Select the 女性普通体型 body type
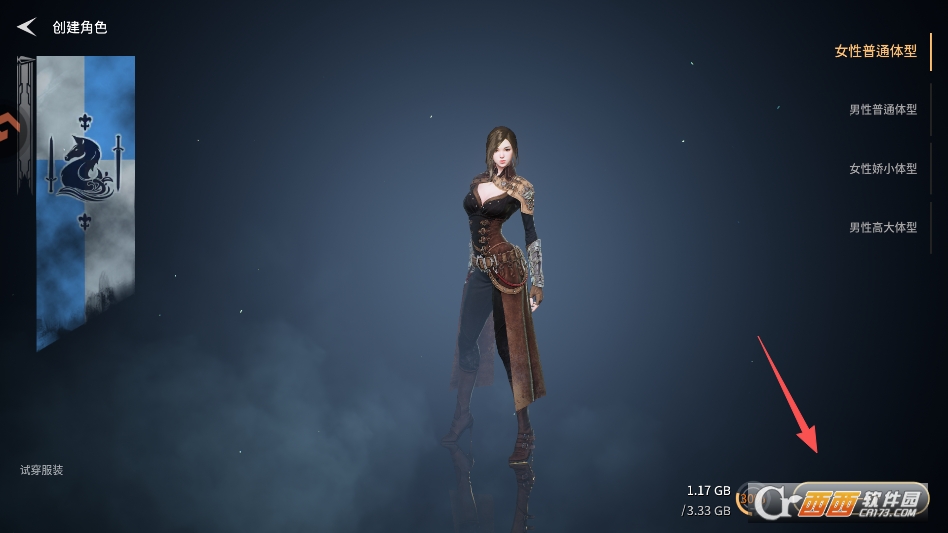The width and height of the screenshot is (948, 533). [875, 51]
